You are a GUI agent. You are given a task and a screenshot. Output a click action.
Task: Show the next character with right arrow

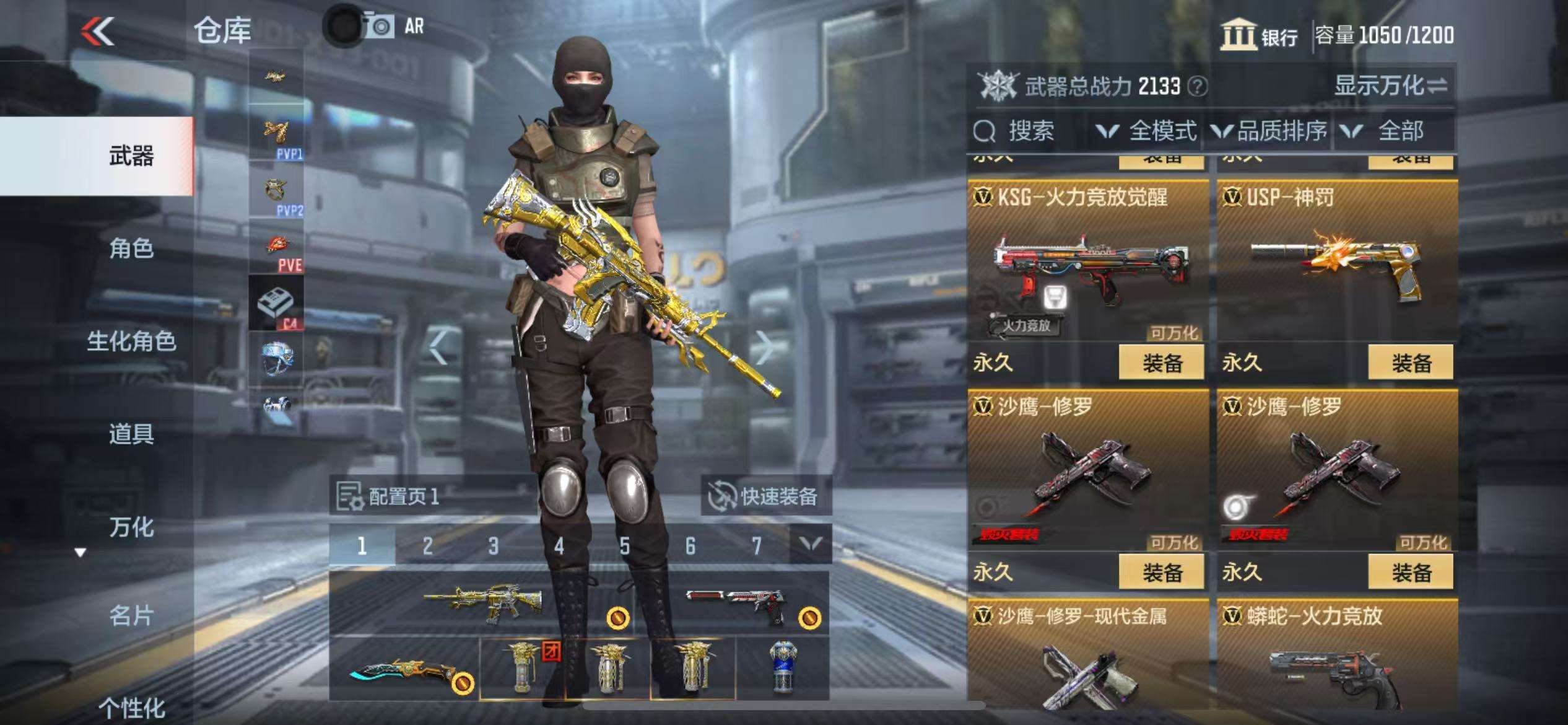pos(765,347)
